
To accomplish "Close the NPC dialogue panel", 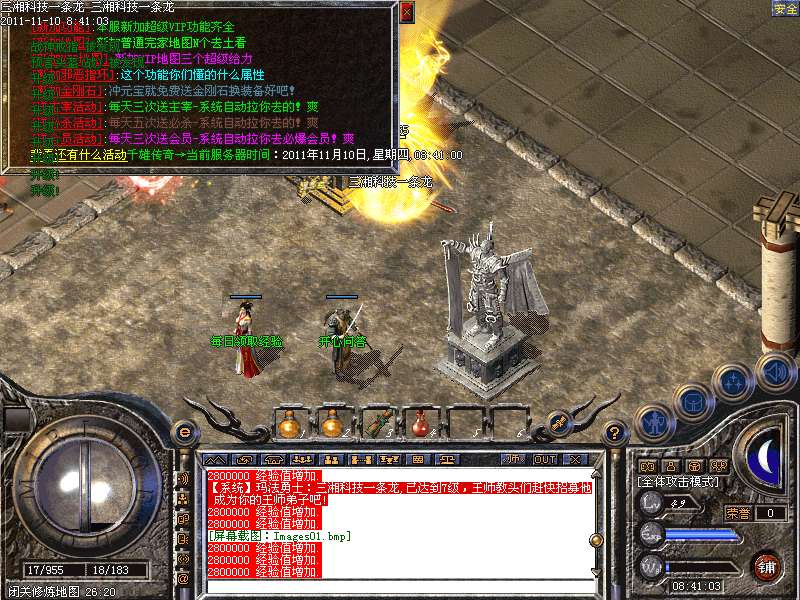I will 406,14.
